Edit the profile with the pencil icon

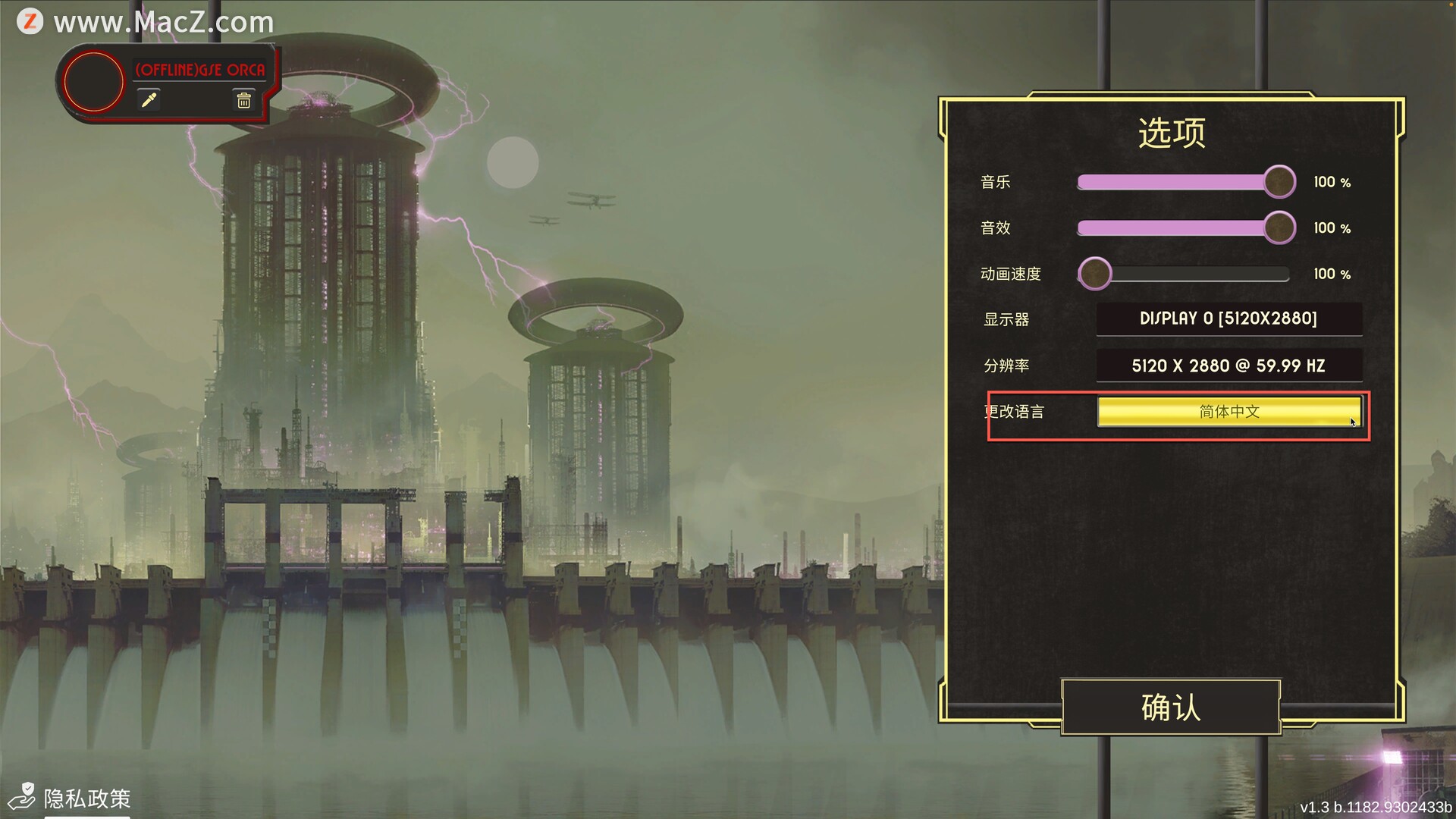coord(149,100)
